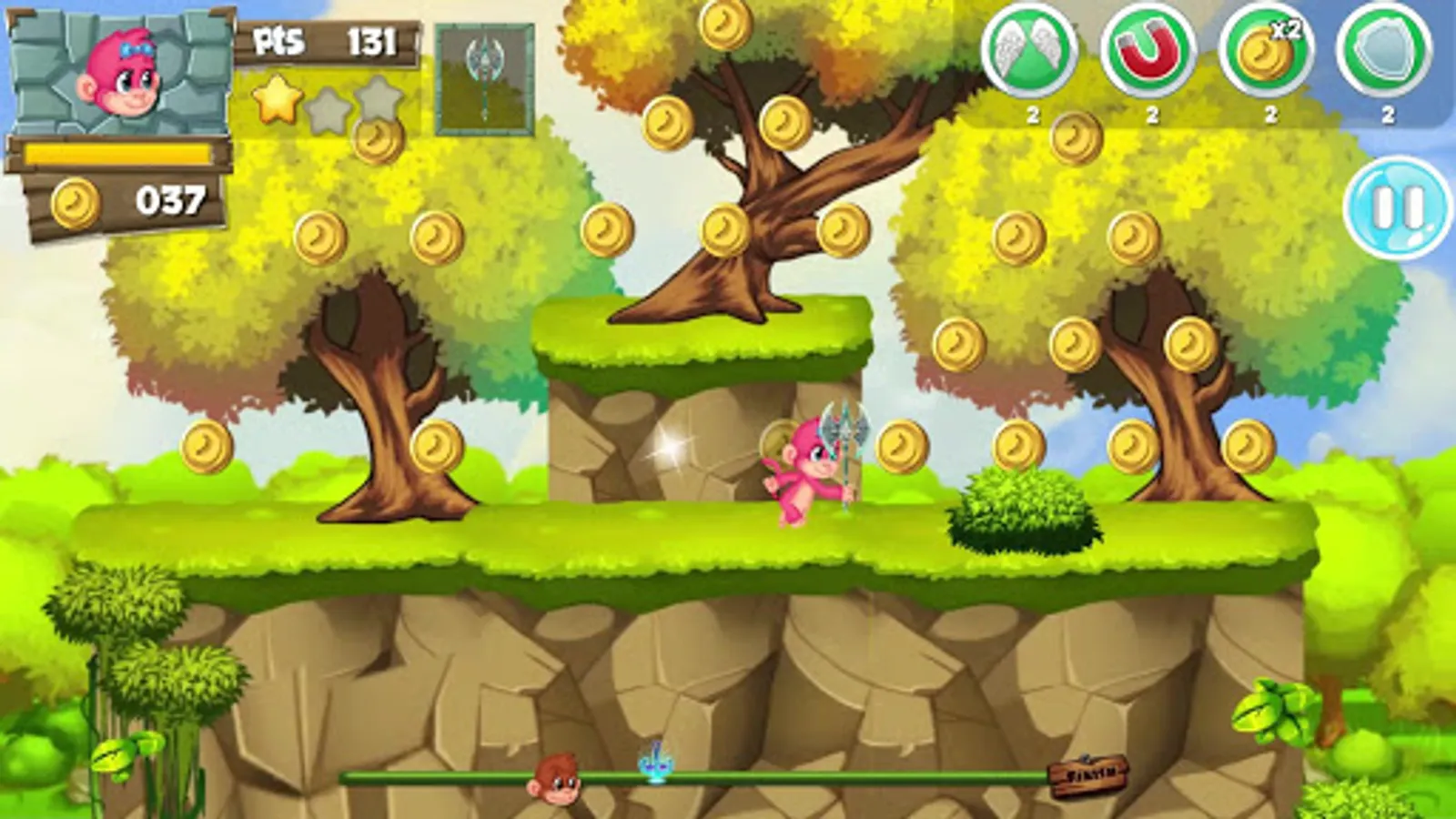This screenshot has height=819, width=1456.
Task: Select the axe weapon icon panel
Action: tap(485, 77)
